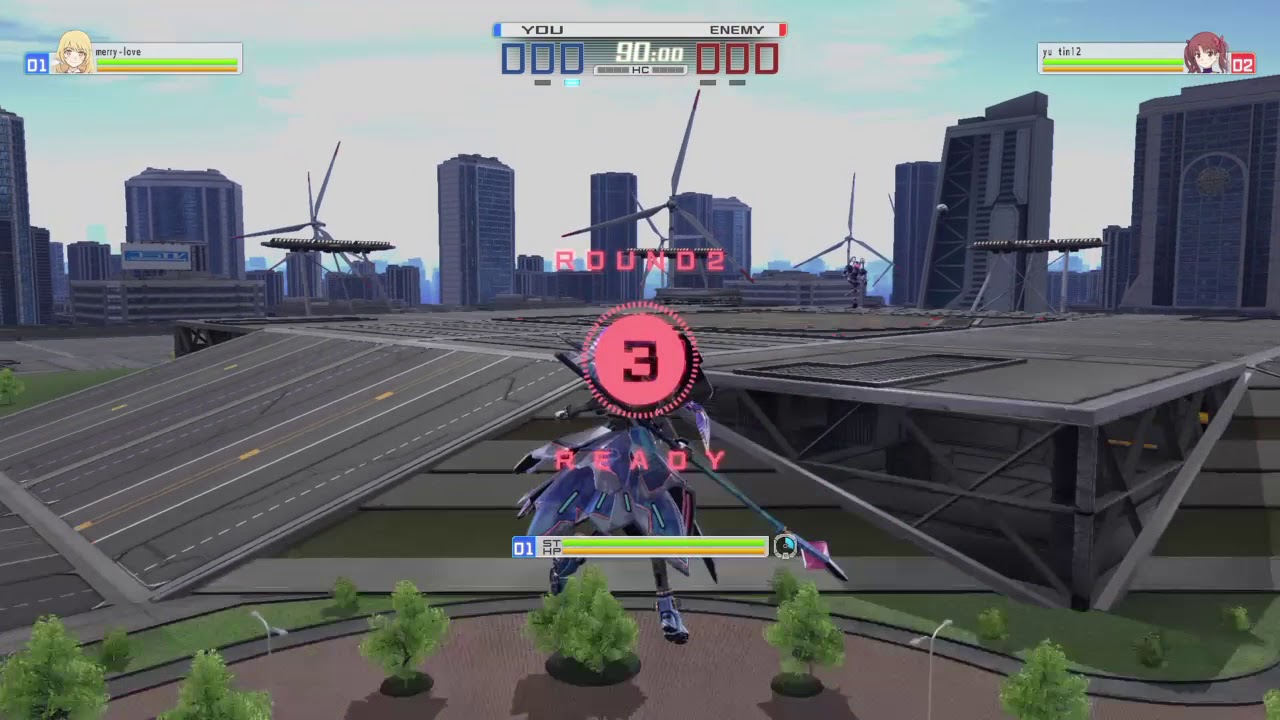Click the ROUND 2 announcement text

point(640,262)
